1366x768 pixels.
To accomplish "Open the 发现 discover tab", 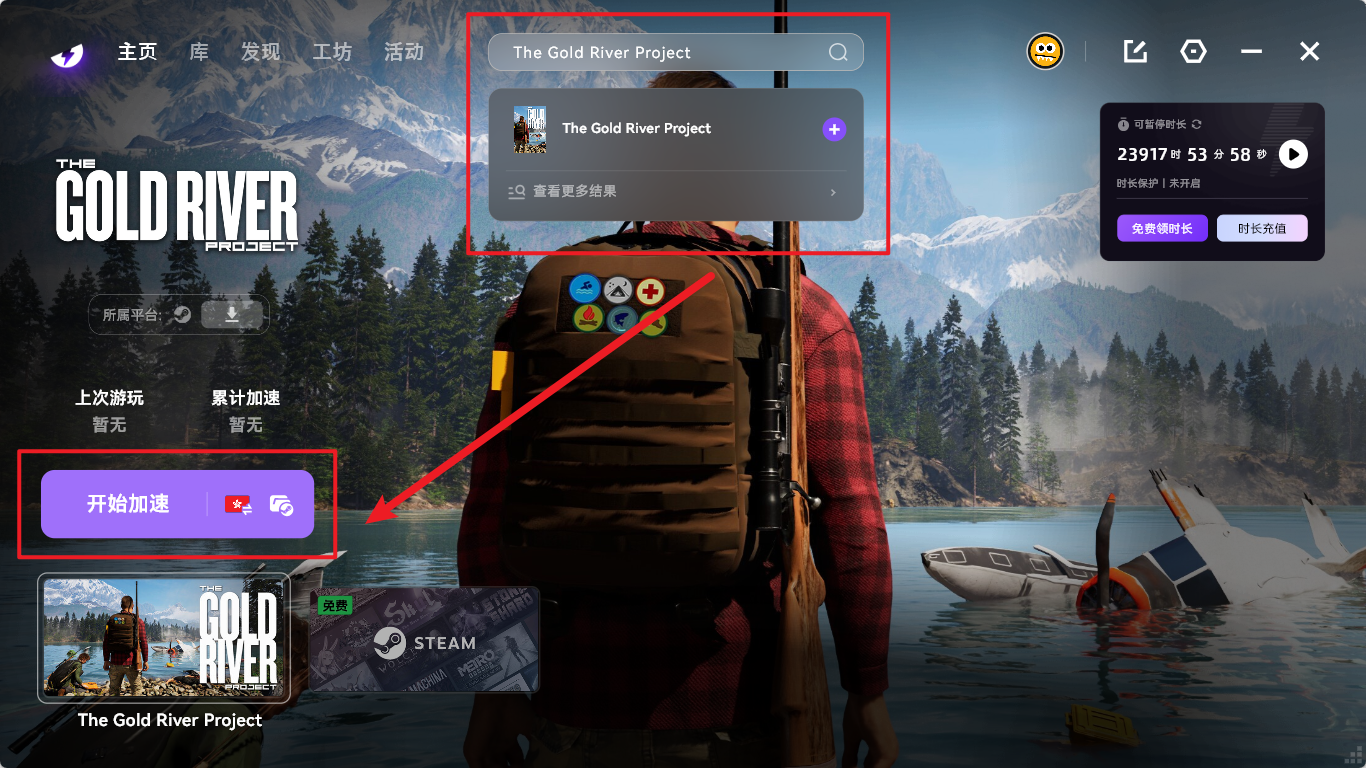I will pyautogui.click(x=260, y=52).
